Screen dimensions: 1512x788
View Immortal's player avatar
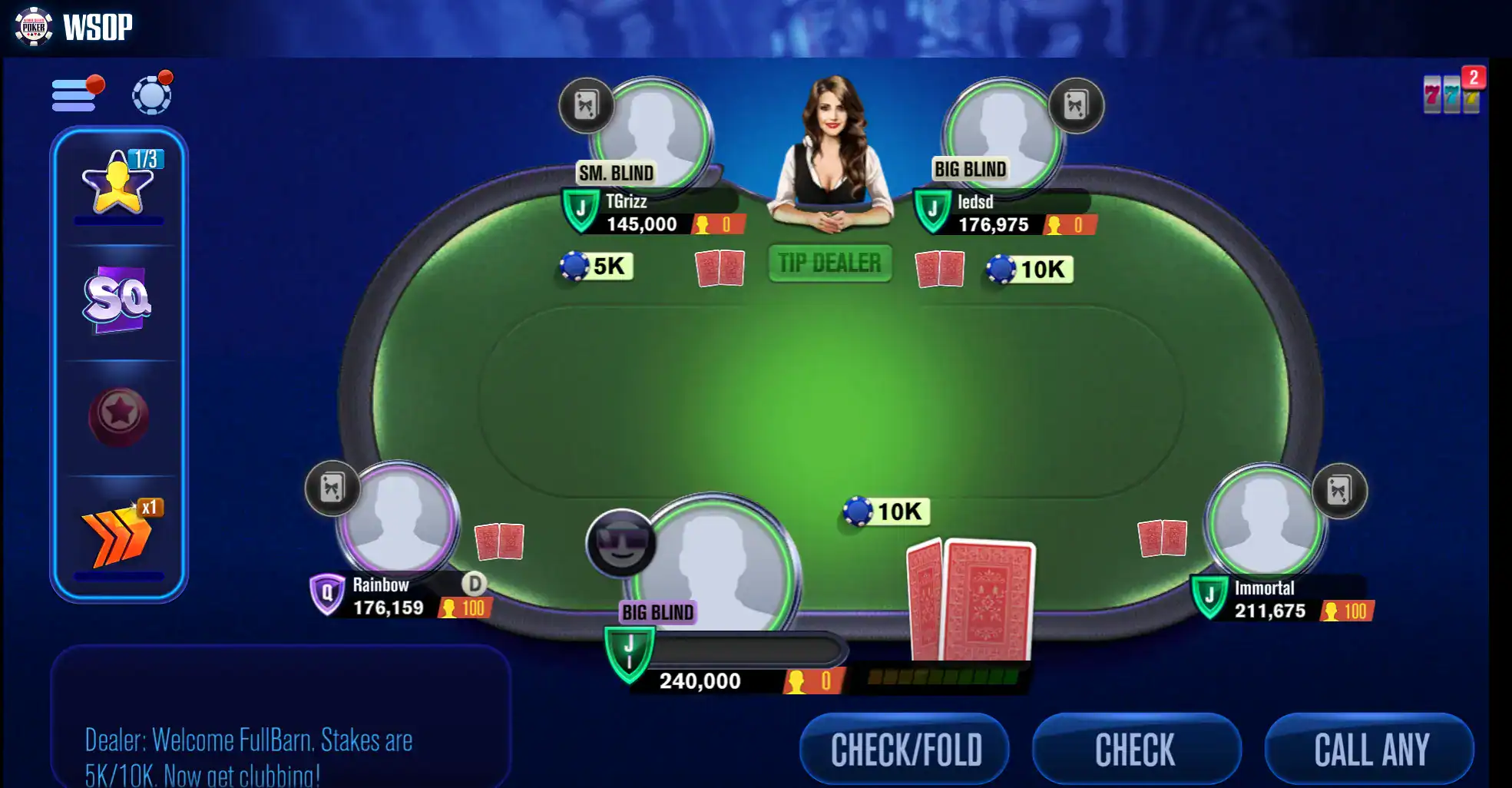point(1264,521)
